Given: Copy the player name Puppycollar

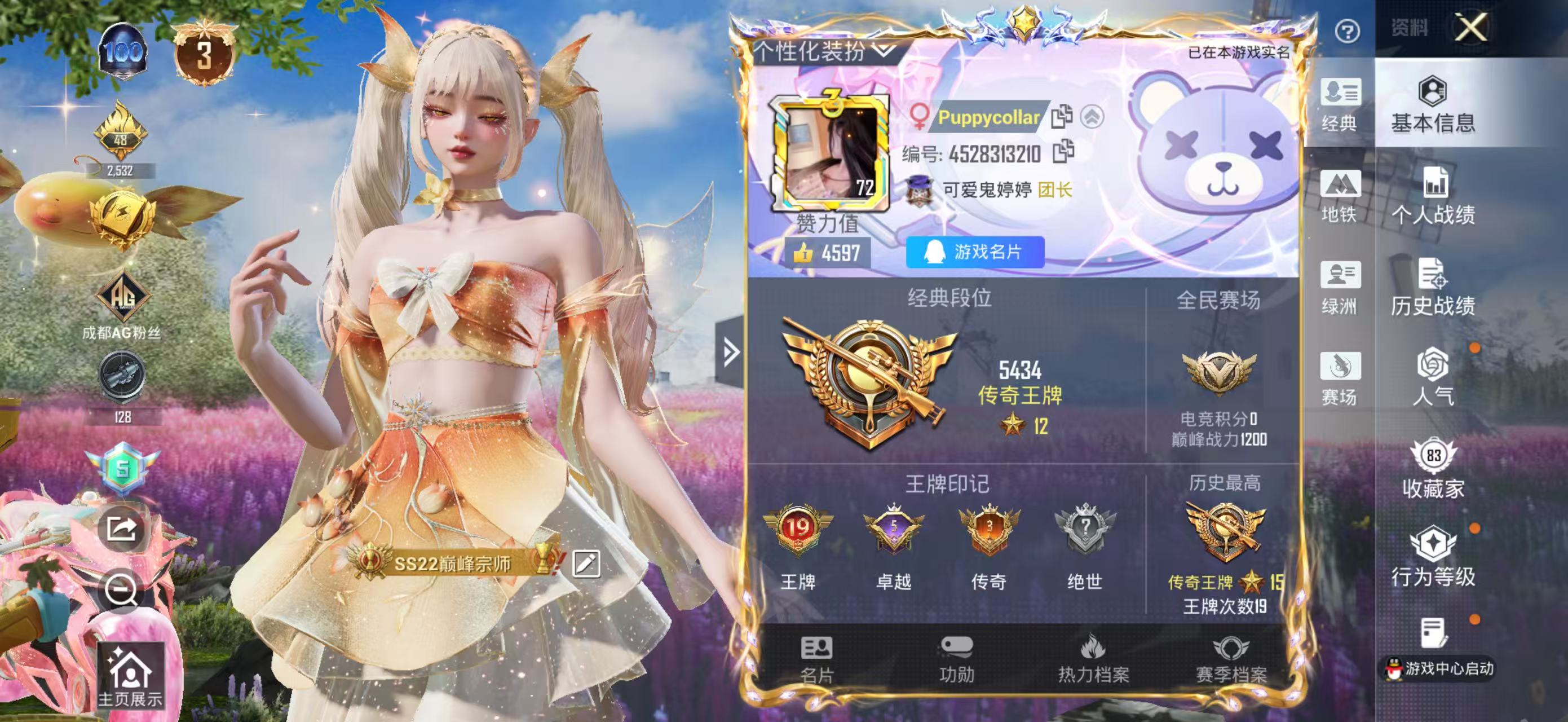Looking at the screenshot, I should [x=1062, y=117].
